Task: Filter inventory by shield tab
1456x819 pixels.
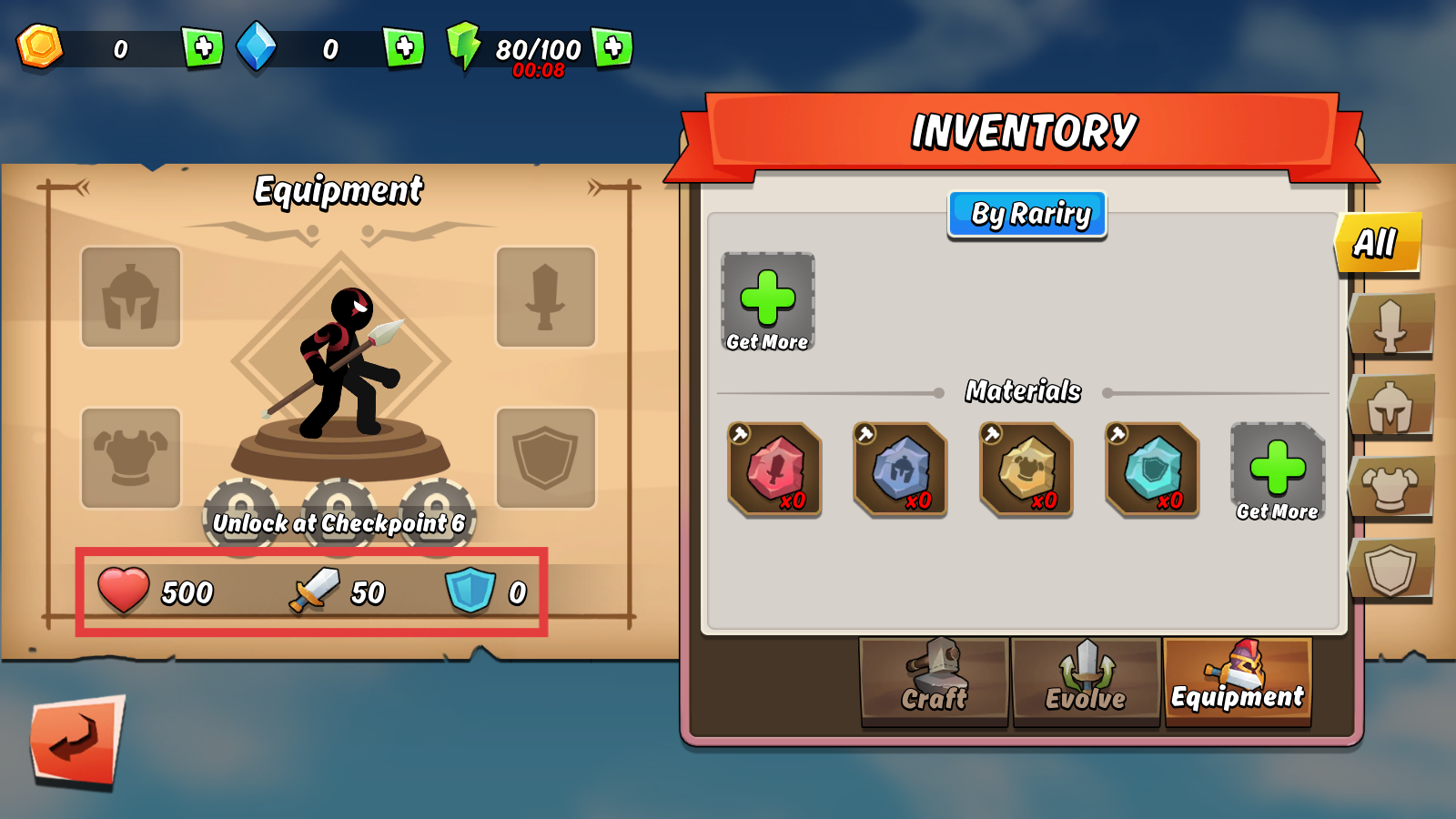Action: click(x=1390, y=569)
